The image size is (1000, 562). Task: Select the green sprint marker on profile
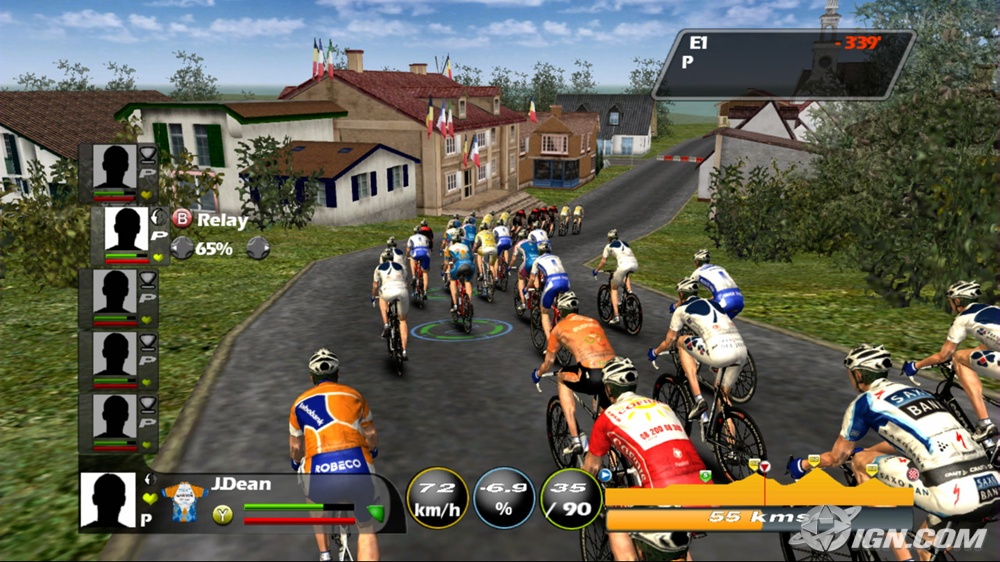click(705, 476)
